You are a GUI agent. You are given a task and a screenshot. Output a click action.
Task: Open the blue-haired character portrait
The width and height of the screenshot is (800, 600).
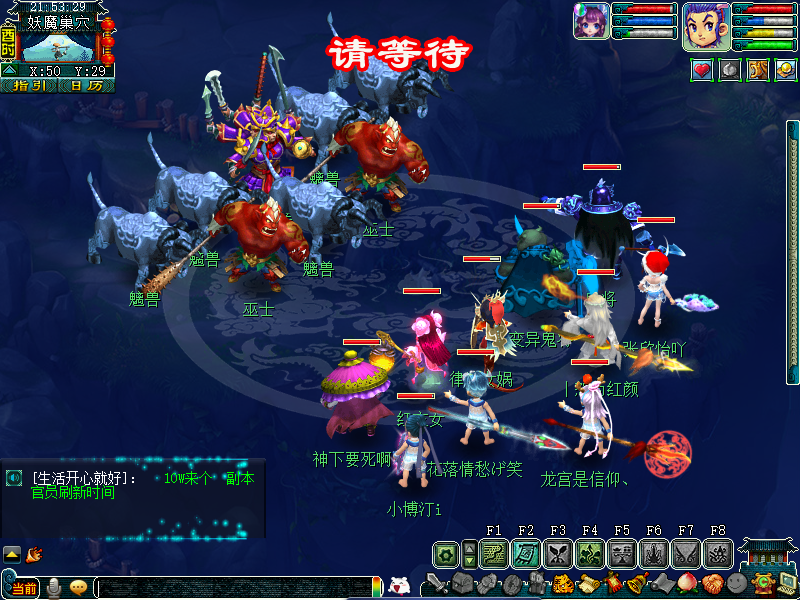[x=705, y=24]
